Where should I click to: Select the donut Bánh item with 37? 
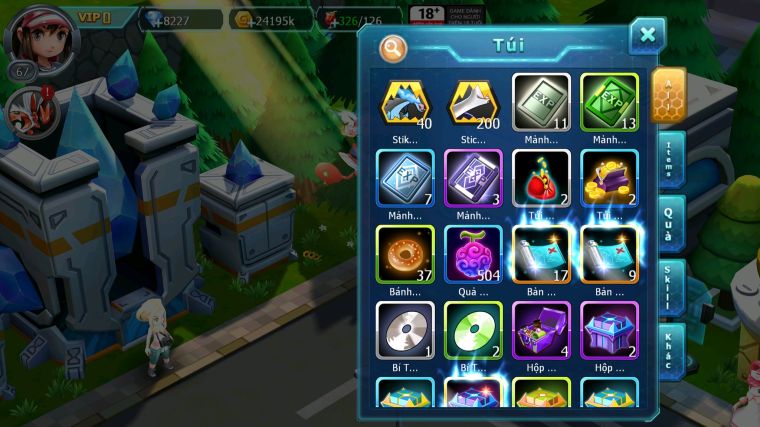click(405, 254)
